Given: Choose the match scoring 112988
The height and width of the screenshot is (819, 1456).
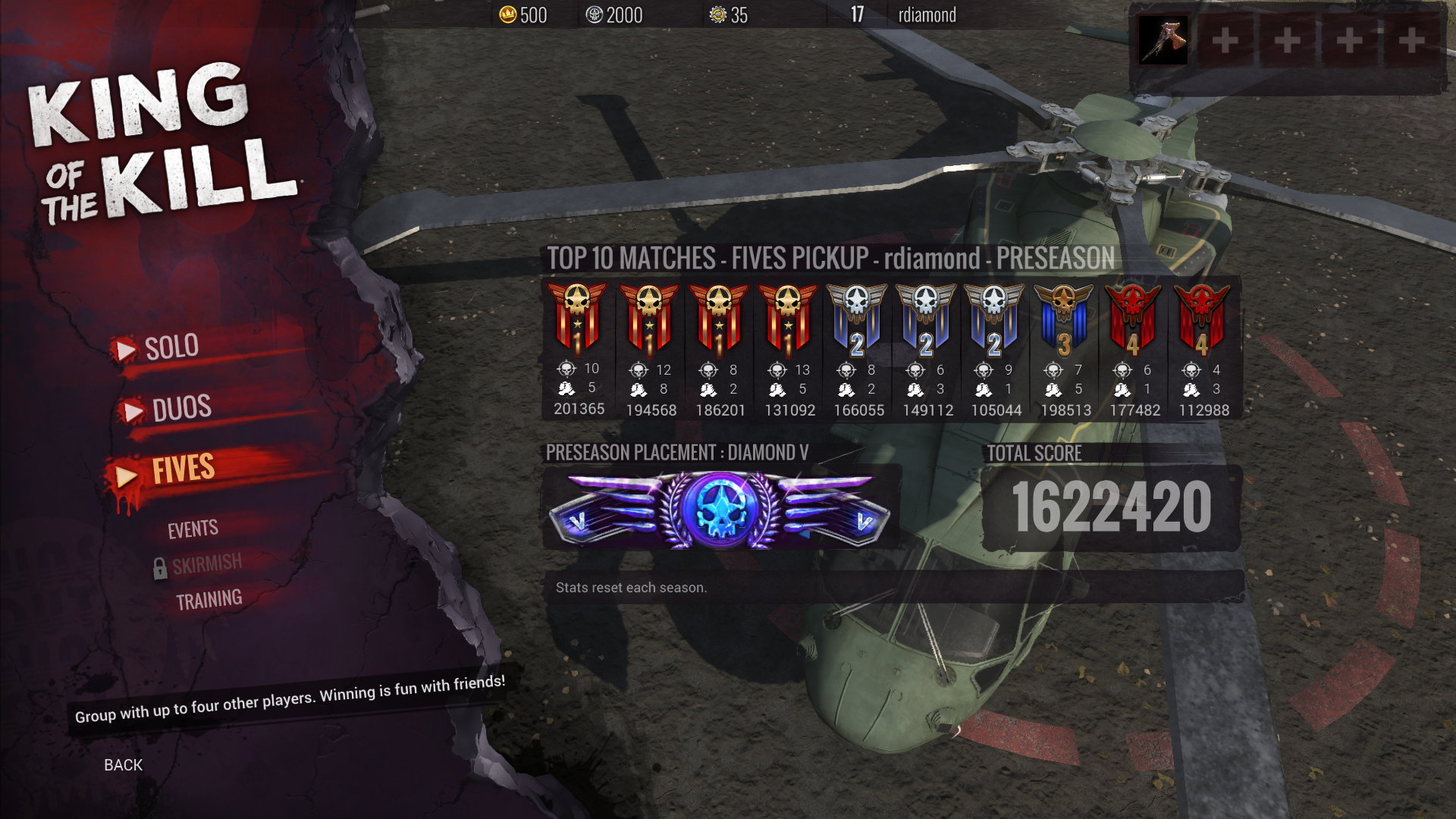Looking at the screenshot, I should coord(1203,349).
